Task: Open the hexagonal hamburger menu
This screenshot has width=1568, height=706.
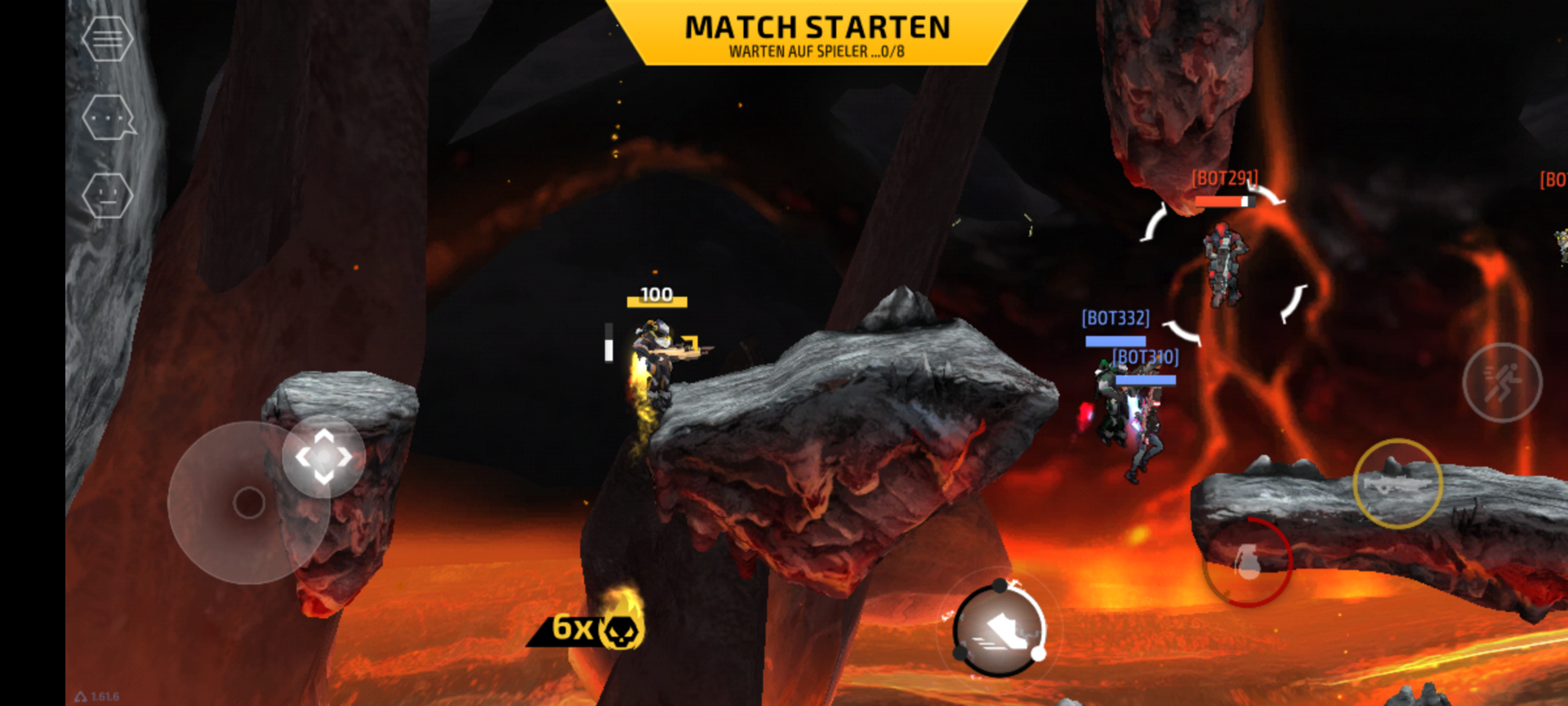Action: (x=107, y=38)
